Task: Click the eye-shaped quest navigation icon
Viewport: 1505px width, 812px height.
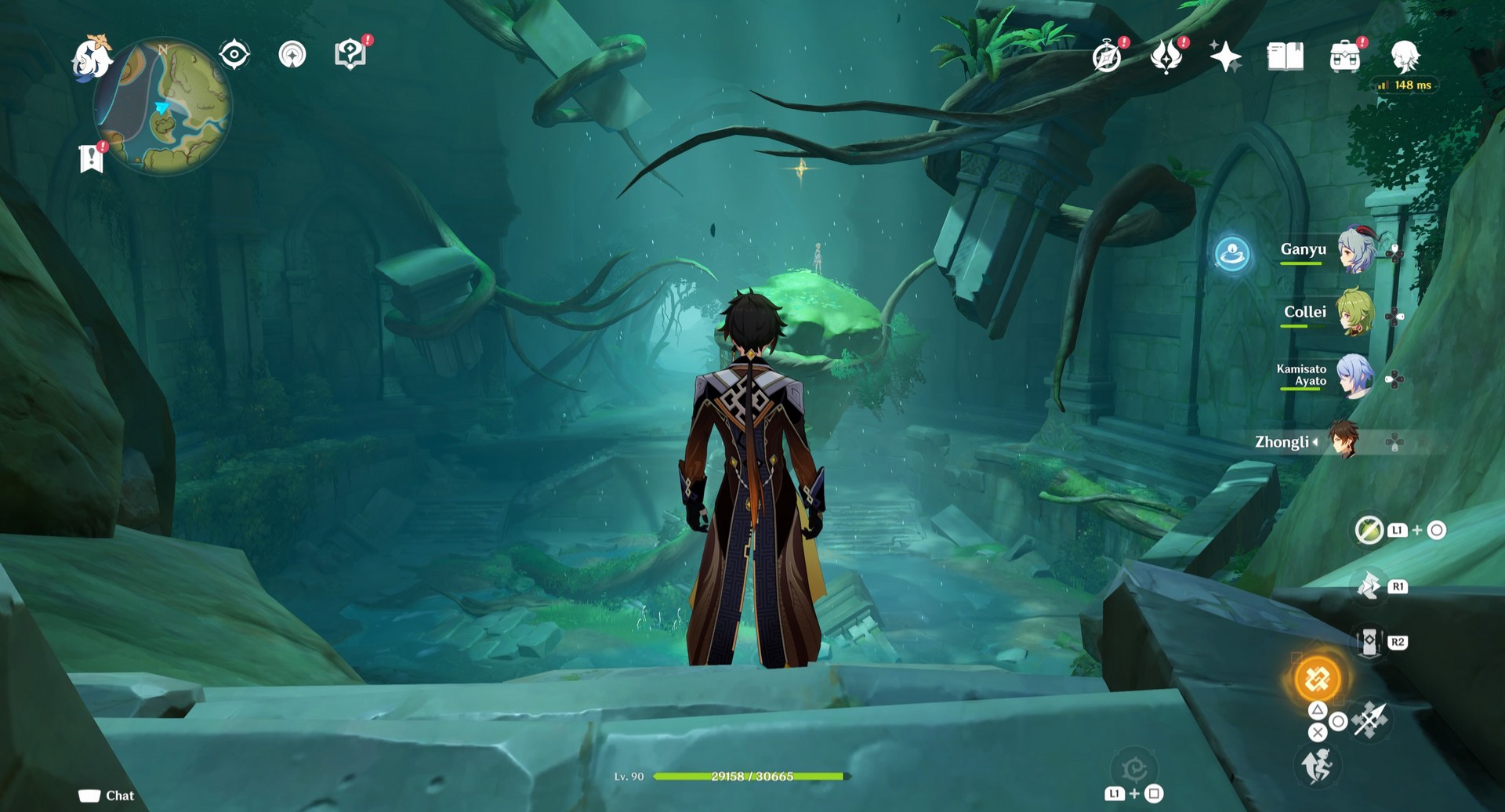Action: click(233, 55)
